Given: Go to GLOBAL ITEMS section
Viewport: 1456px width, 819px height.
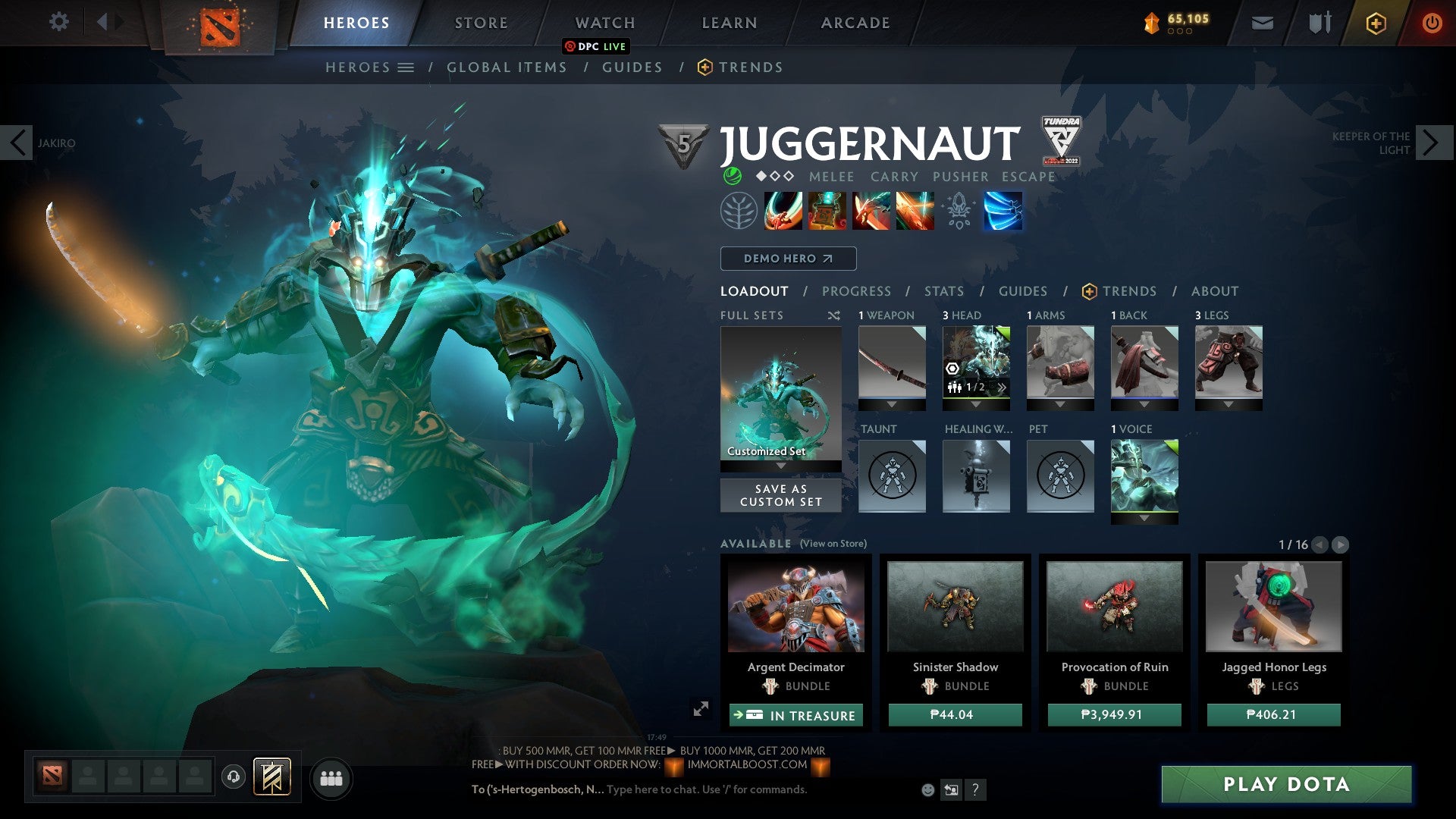Looking at the screenshot, I should tap(507, 67).
